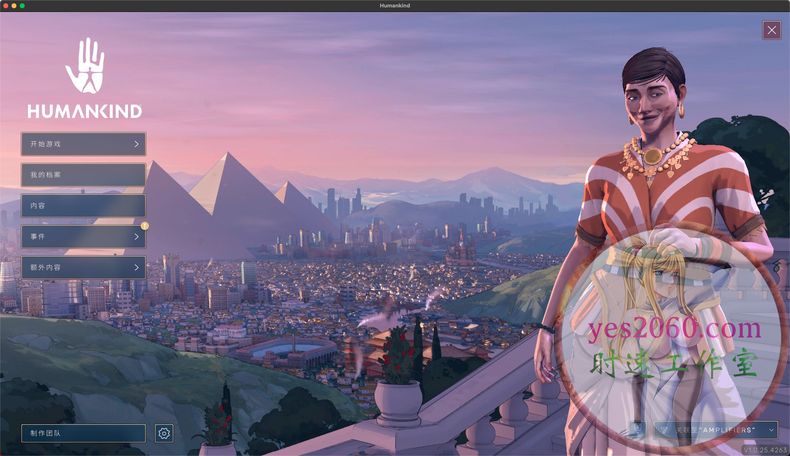Open settings with the gear icon
This screenshot has height=456, width=790.
(x=165, y=433)
